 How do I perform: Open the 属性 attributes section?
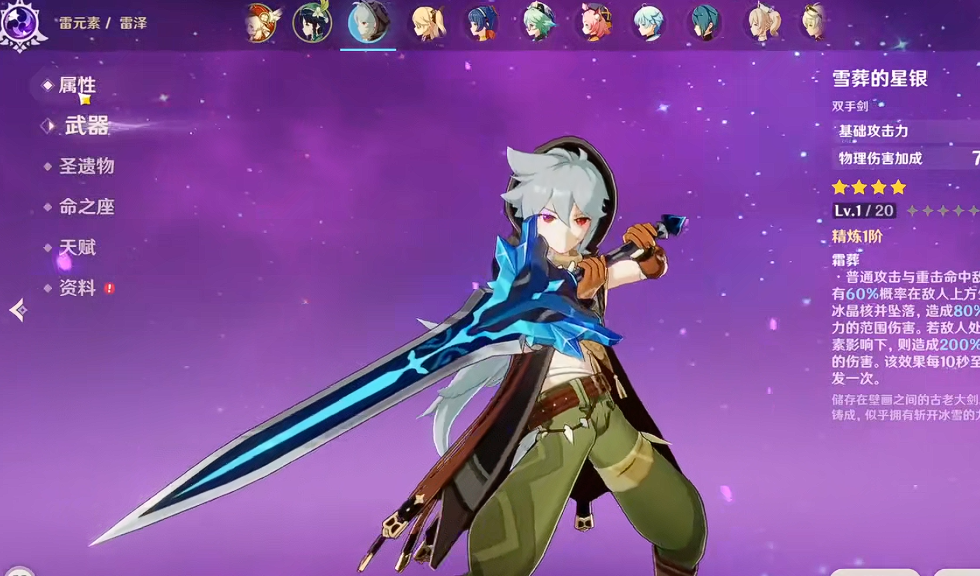tap(76, 86)
